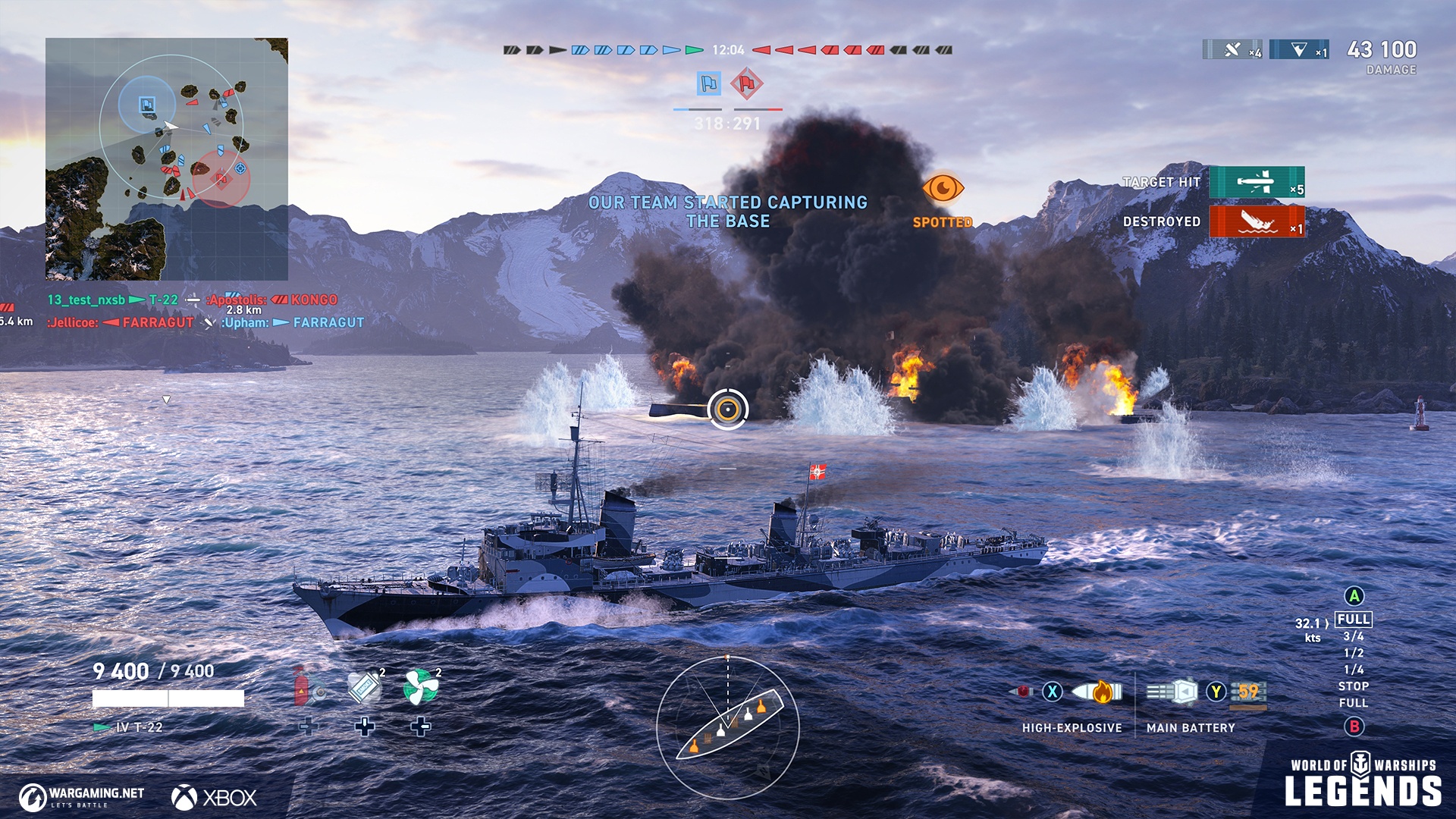Click the red enemy base flag
1456x819 pixels.
[747, 83]
